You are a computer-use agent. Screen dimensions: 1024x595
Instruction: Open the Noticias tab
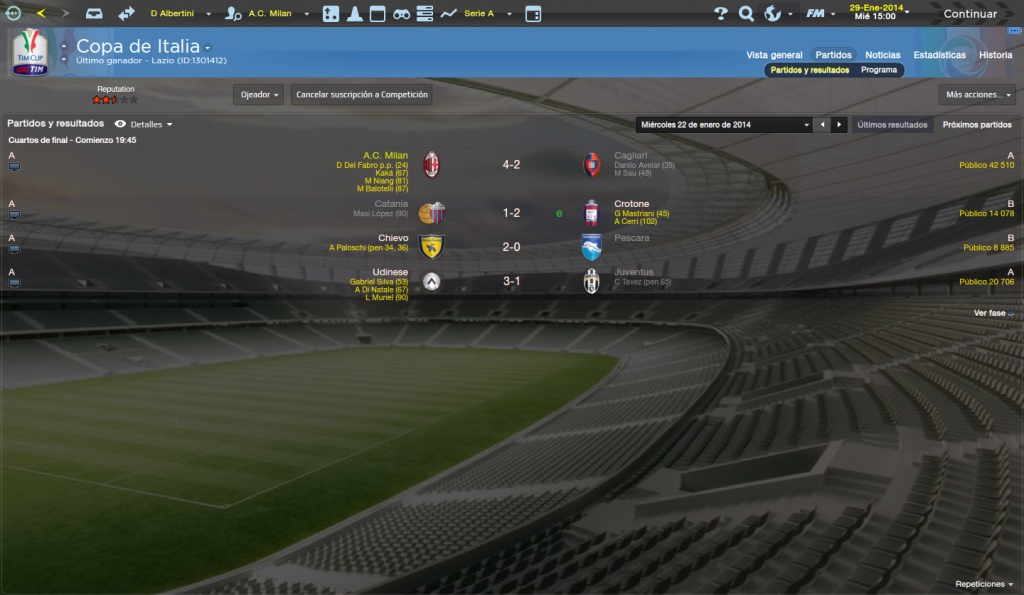(x=882, y=55)
